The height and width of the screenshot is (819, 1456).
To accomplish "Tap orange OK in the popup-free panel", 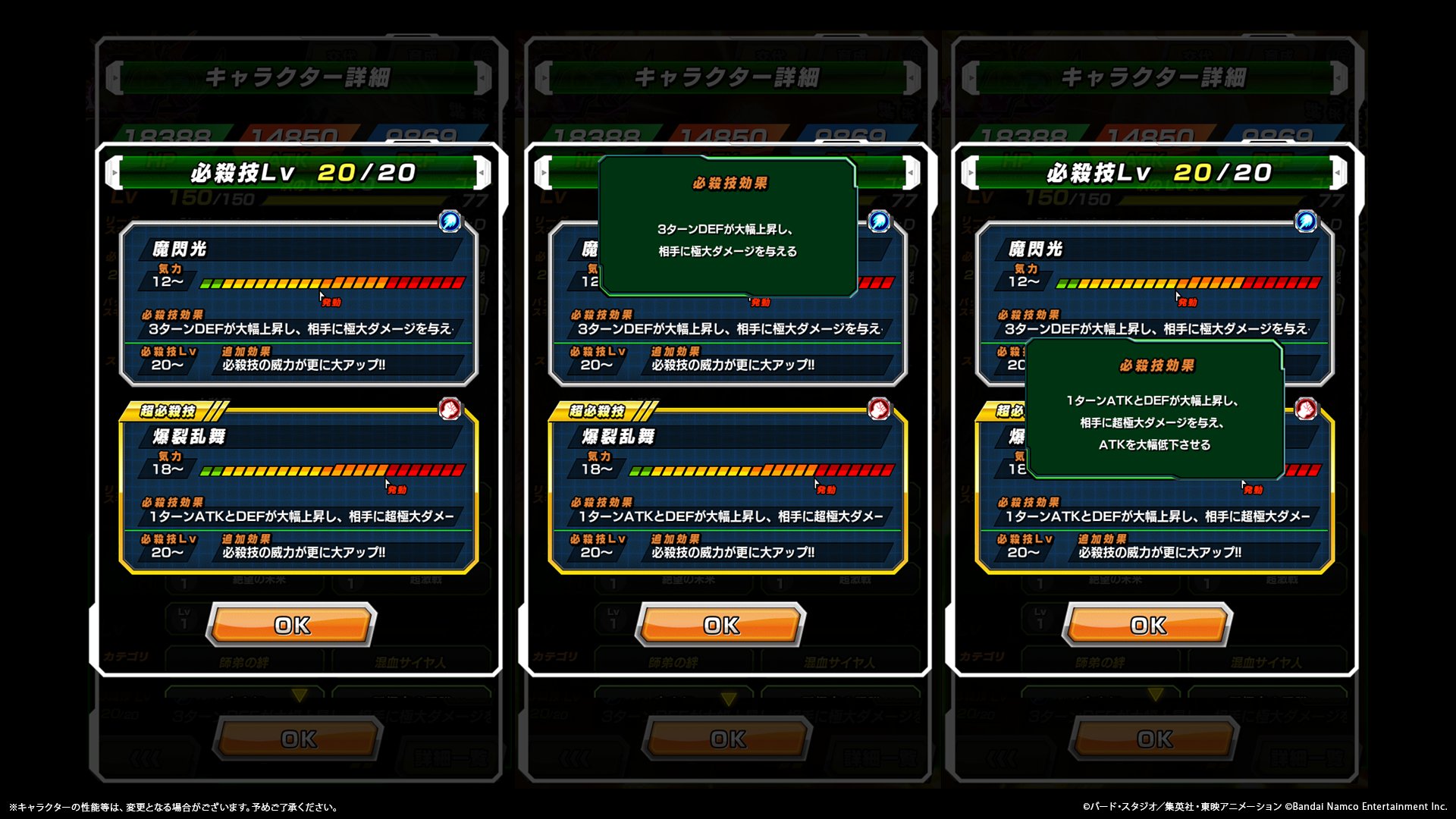I will (x=292, y=625).
